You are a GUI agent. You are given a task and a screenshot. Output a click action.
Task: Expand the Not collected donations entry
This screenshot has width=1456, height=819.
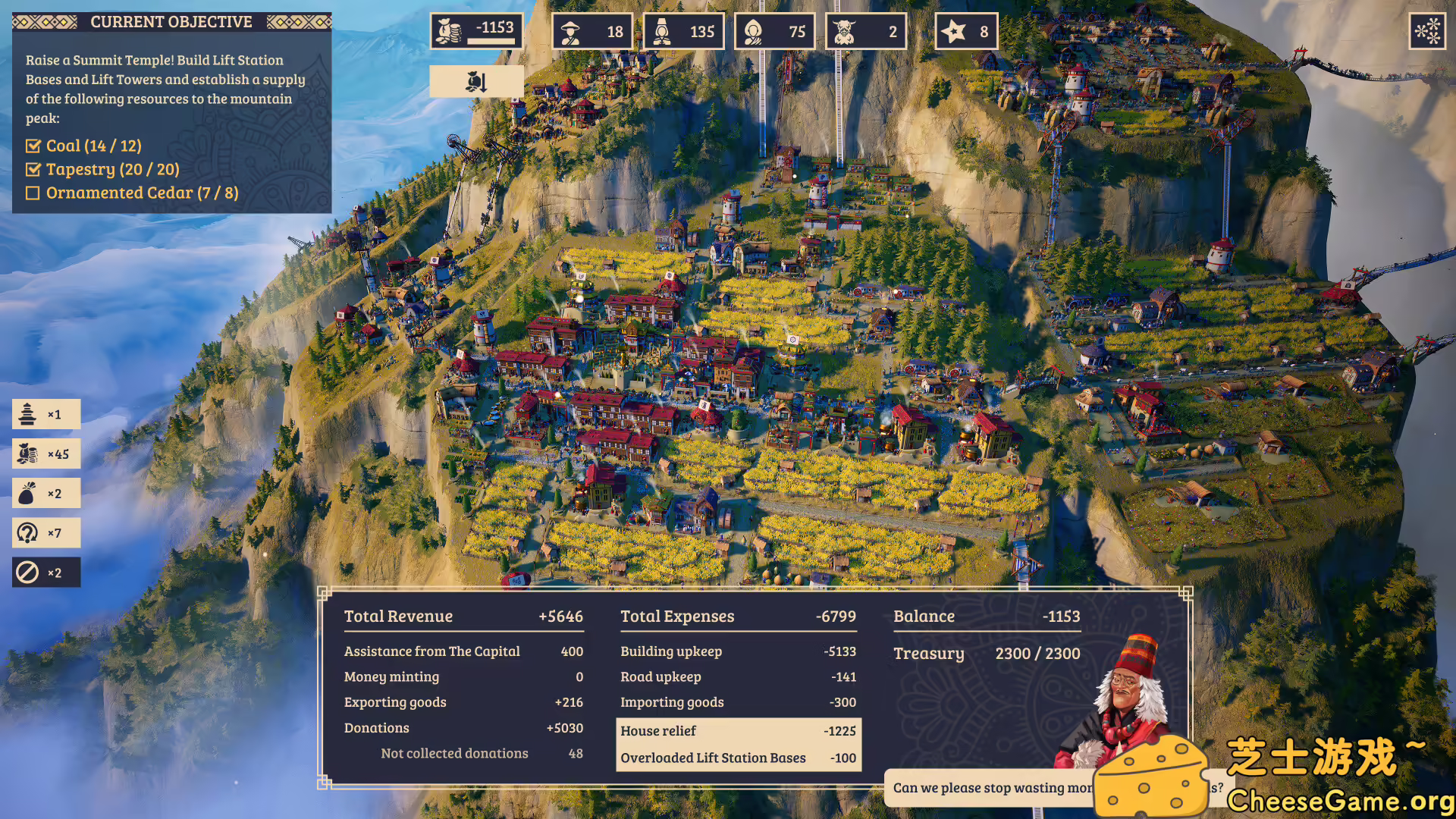(x=454, y=753)
